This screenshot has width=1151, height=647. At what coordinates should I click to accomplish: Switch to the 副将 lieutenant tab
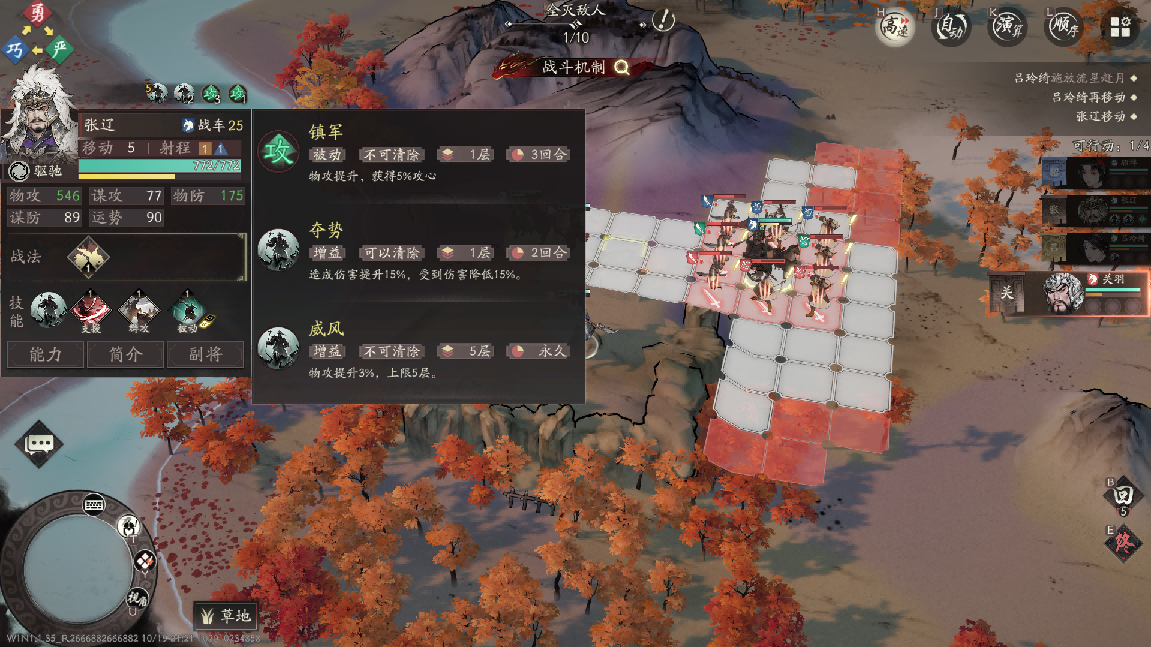pyautogui.click(x=204, y=354)
